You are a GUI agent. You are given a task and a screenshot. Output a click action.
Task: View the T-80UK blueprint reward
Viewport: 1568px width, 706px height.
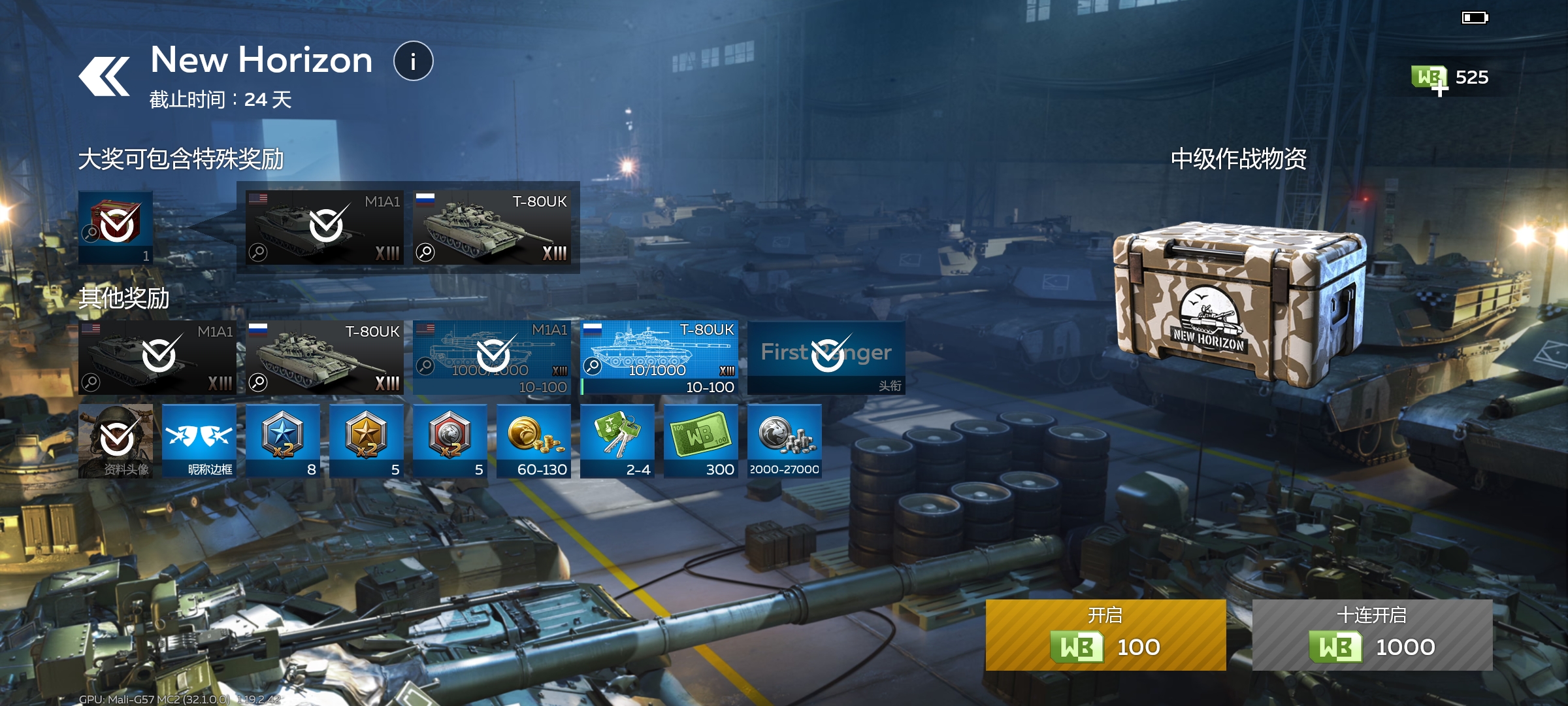659,358
